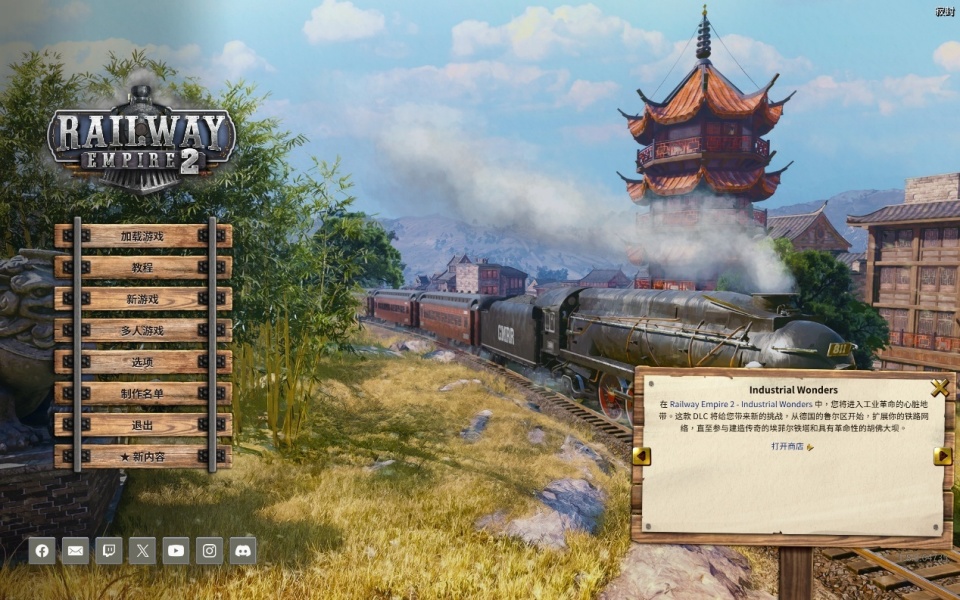Open the X (Twitter) social icon
The height and width of the screenshot is (600, 960).
coord(142,550)
